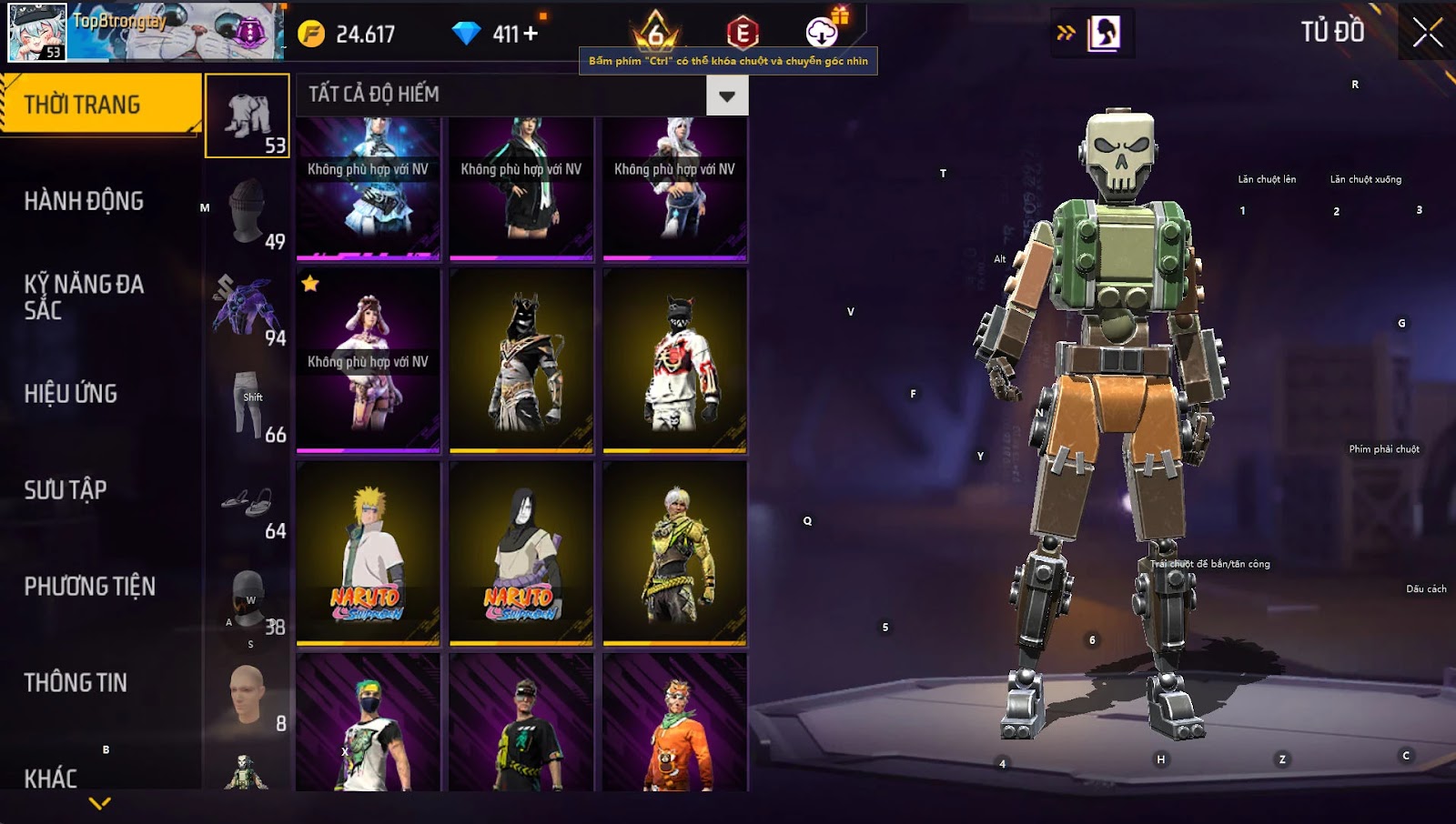Viewport: 1456px width, 824px height.
Task: Open the Thông Tin tab
Action: point(76,683)
